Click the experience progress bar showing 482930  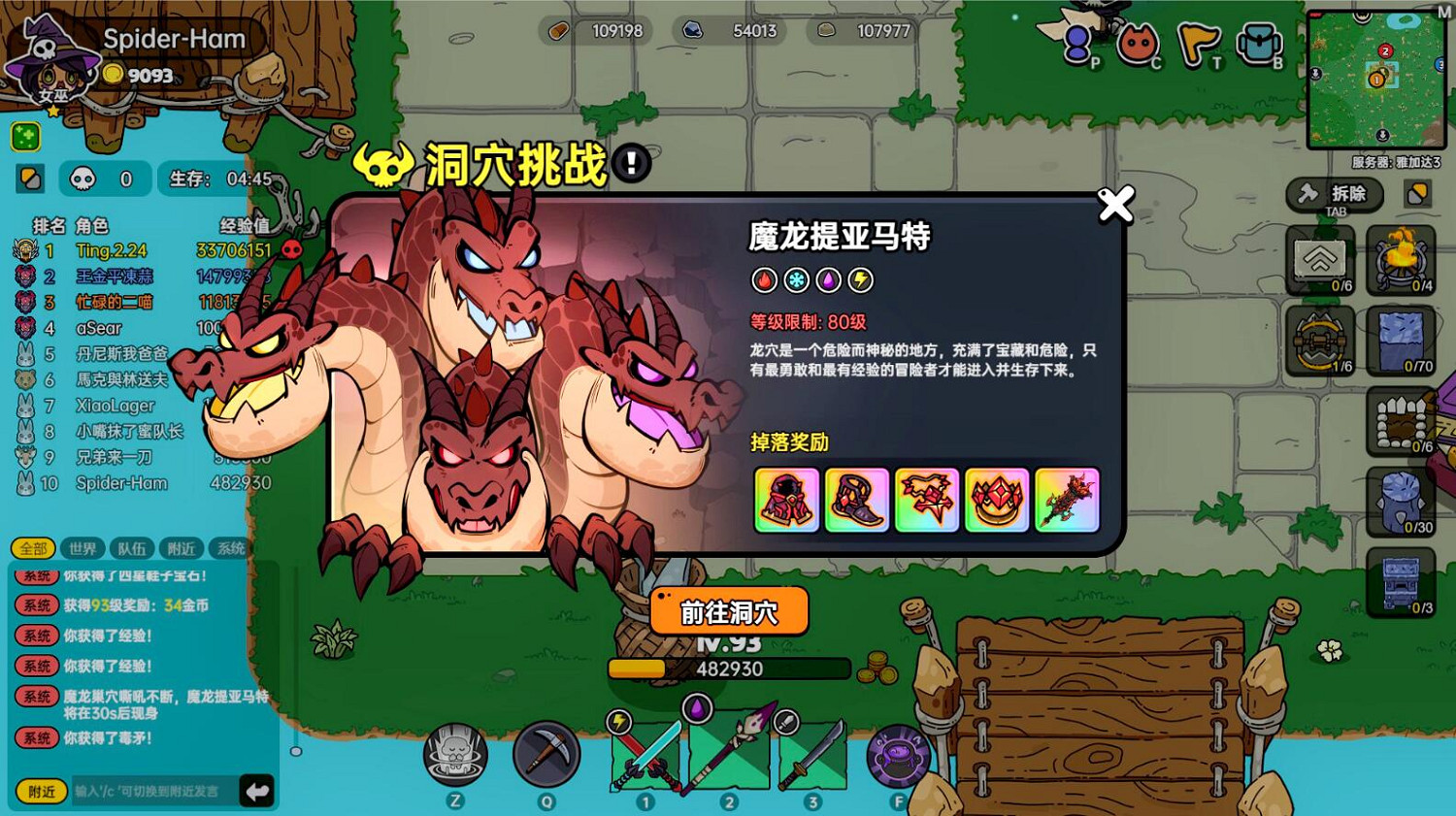(730, 669)
